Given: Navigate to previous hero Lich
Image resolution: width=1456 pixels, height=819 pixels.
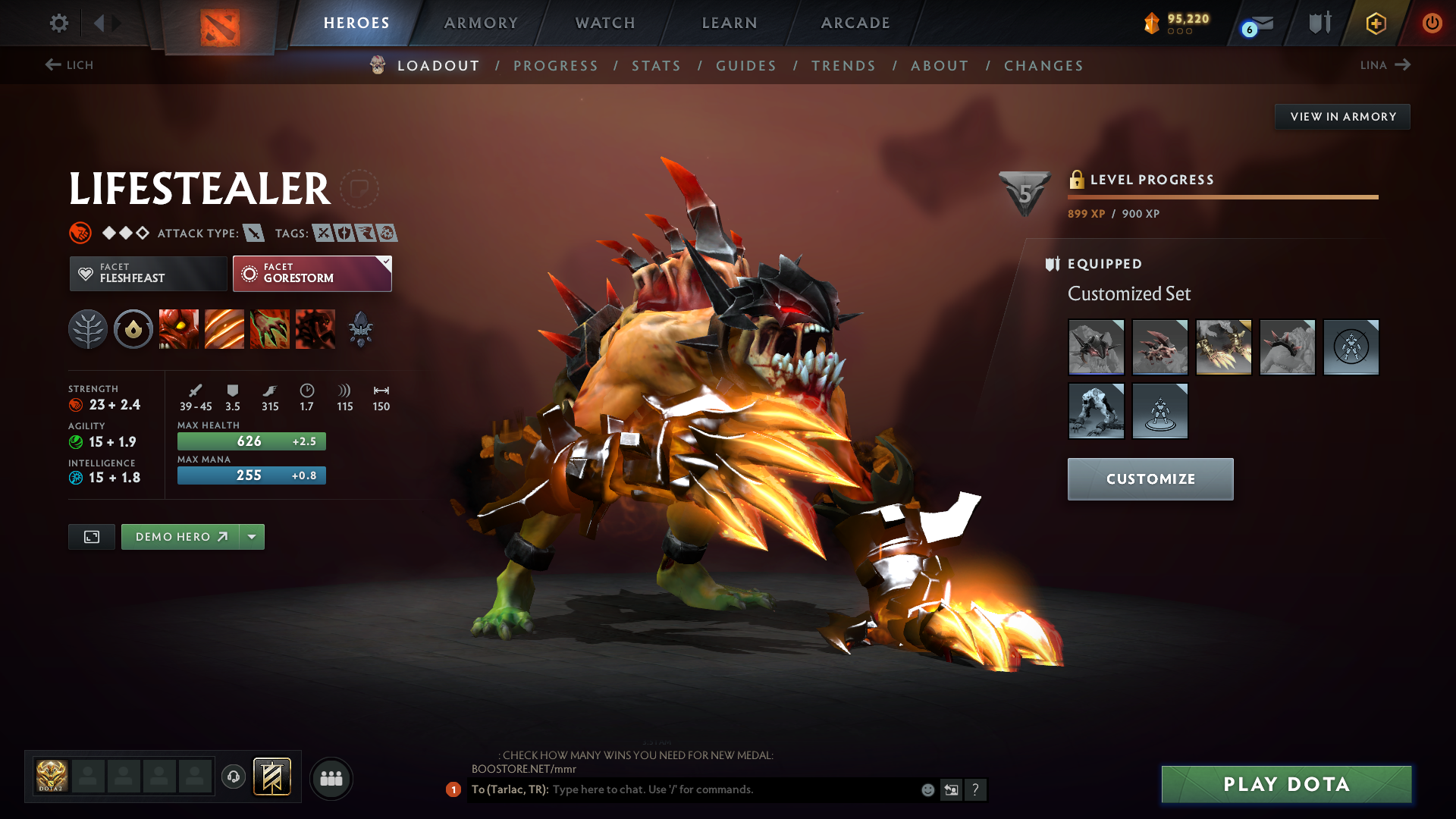Looking at the screenshot, I should [69, 65].
